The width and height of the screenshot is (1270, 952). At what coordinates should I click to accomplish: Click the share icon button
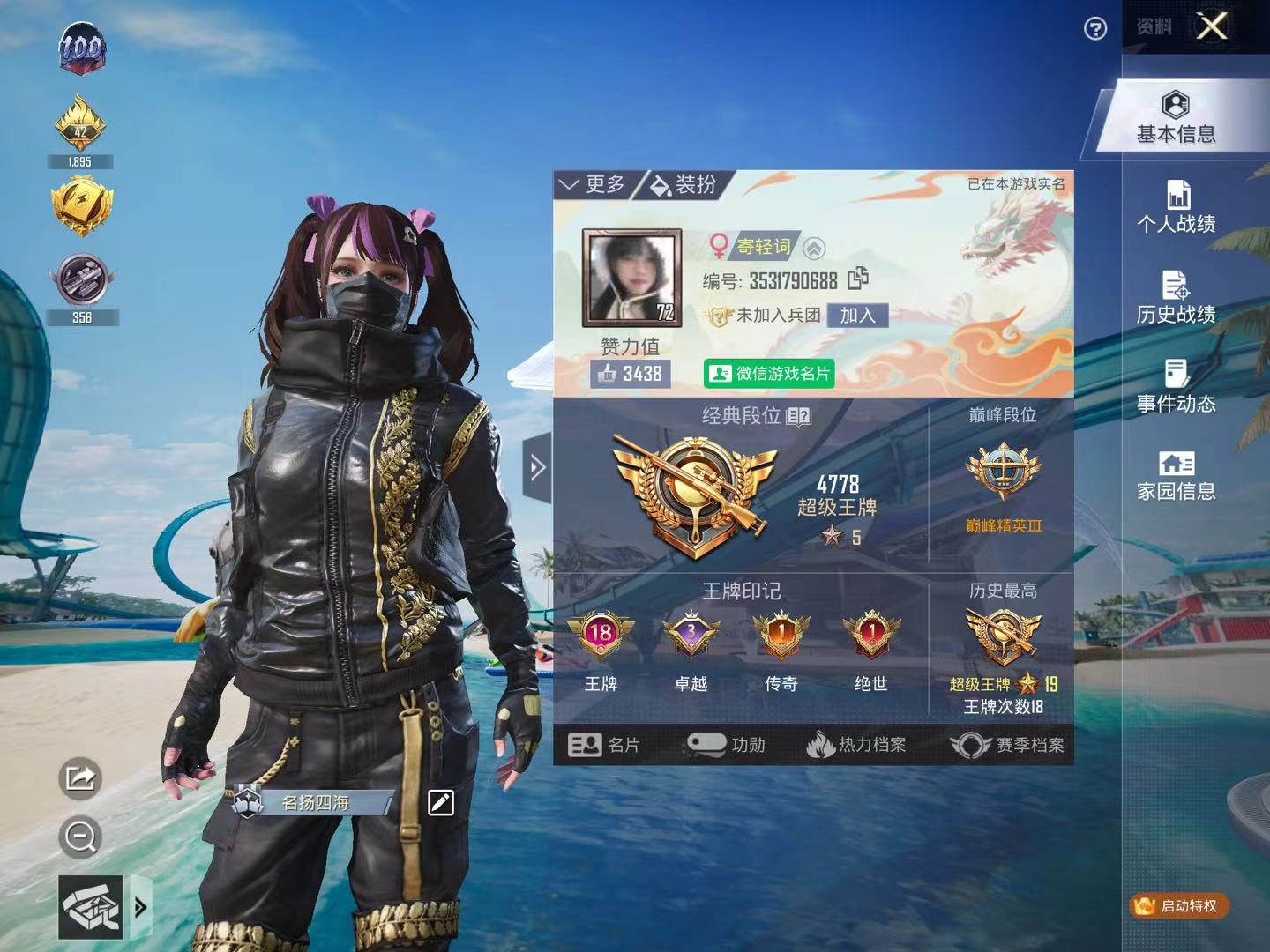pos(80,778)
